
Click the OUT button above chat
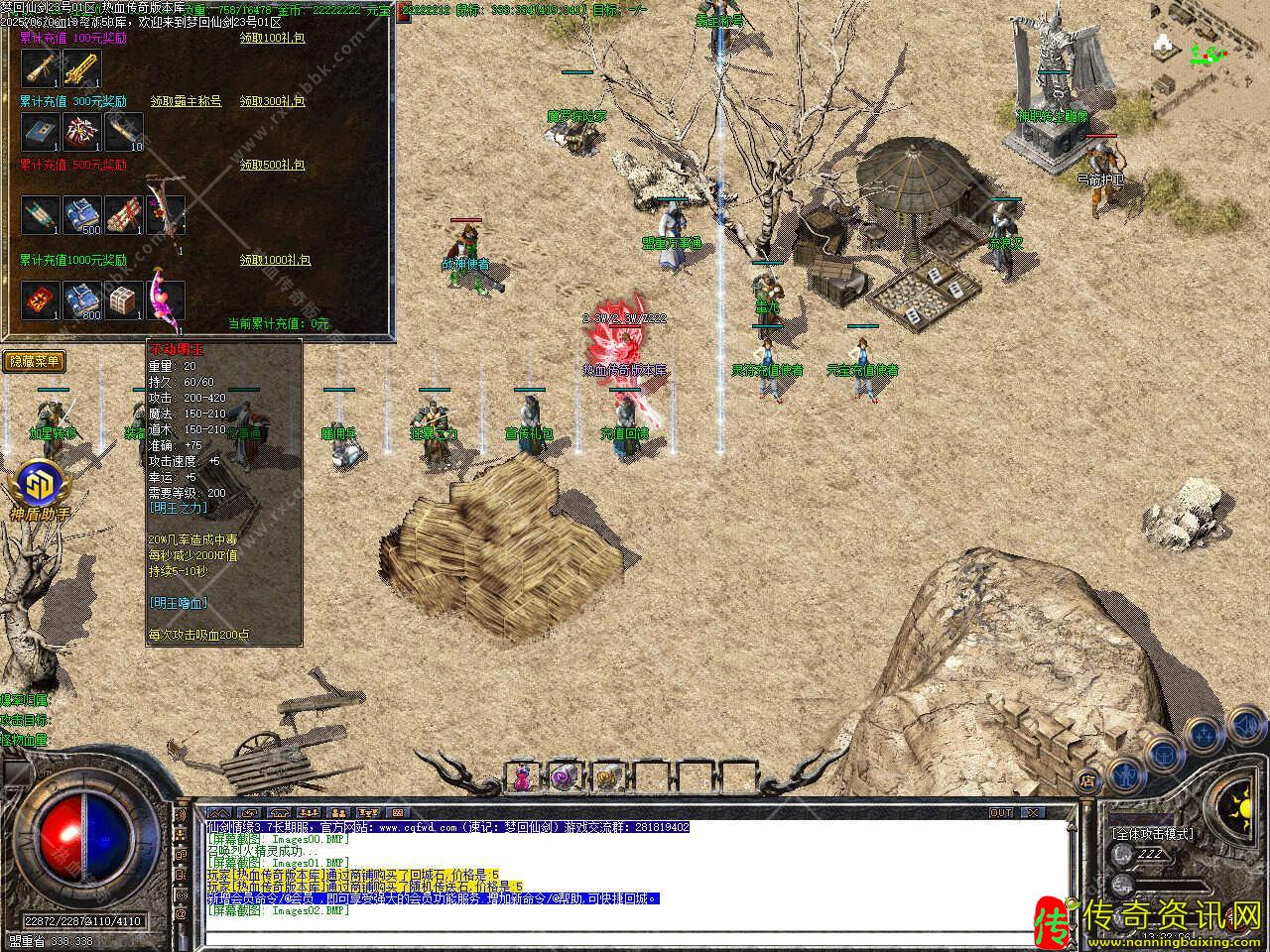[x=1001, y=812]
